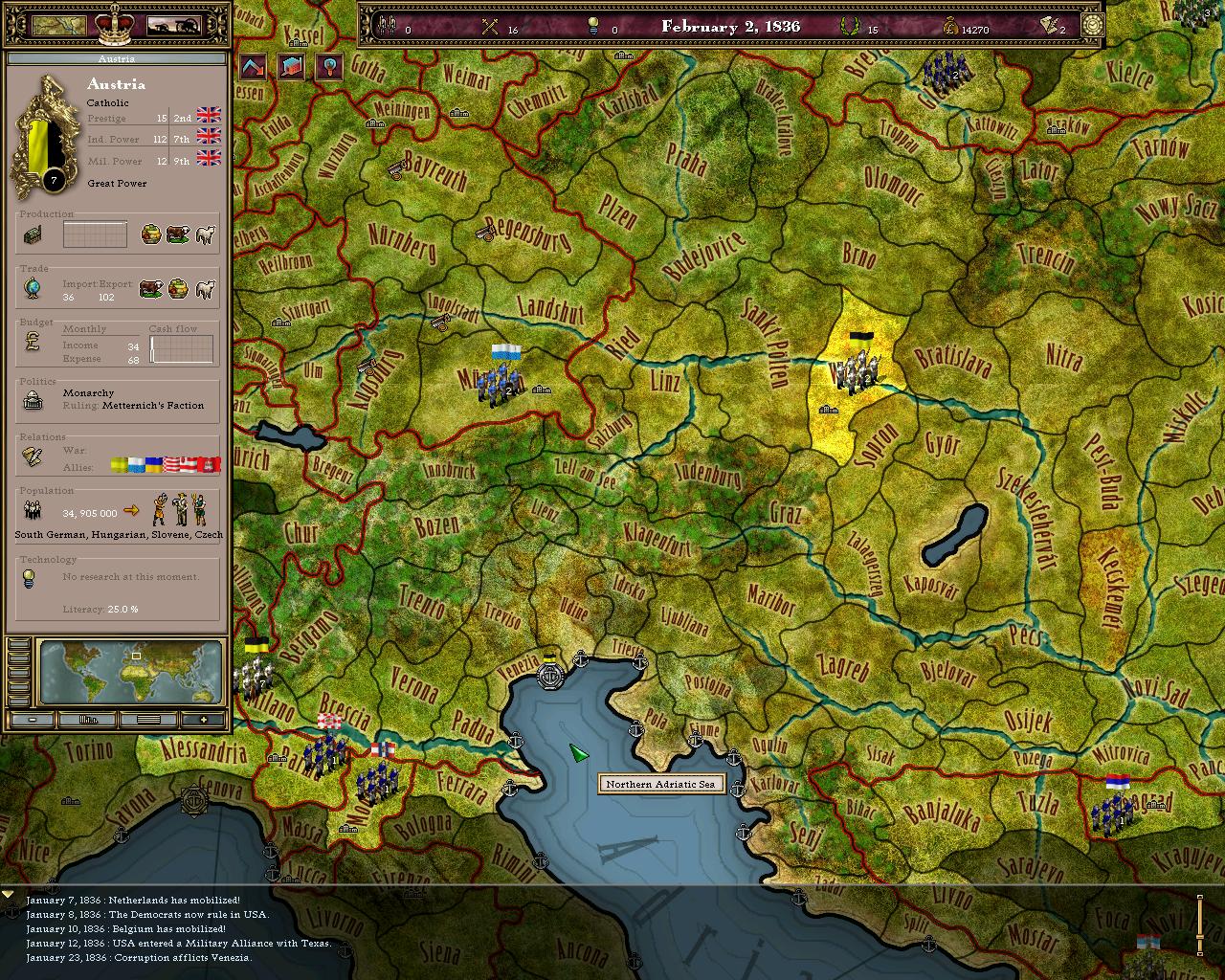This screenshot has width=1225, height=980.
Task: Open the Budget via the pound sterling icon
Action: coord(32,343)
